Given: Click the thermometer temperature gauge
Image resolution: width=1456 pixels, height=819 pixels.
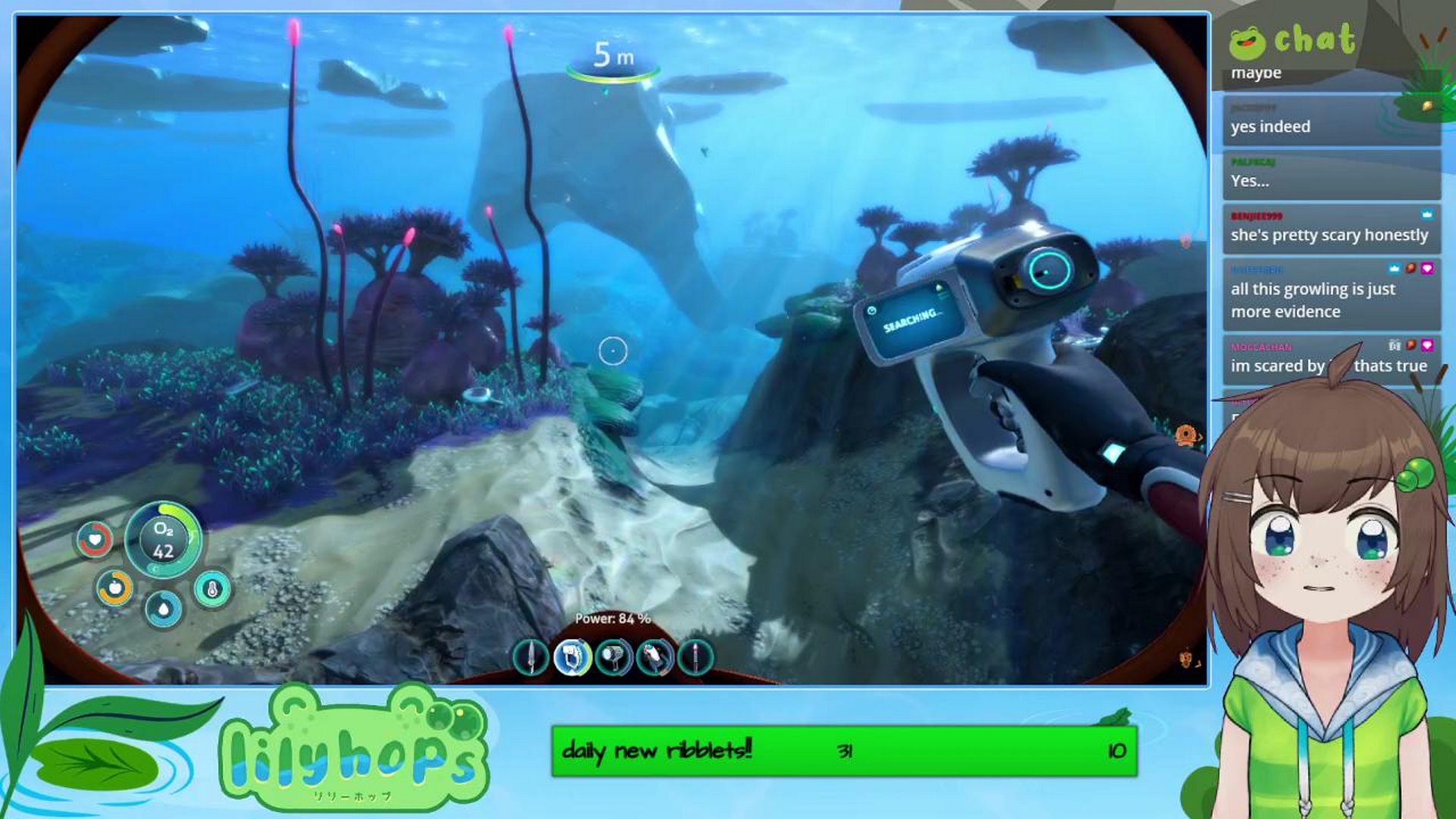Looking at the screenshot, I should pos(212,588).
